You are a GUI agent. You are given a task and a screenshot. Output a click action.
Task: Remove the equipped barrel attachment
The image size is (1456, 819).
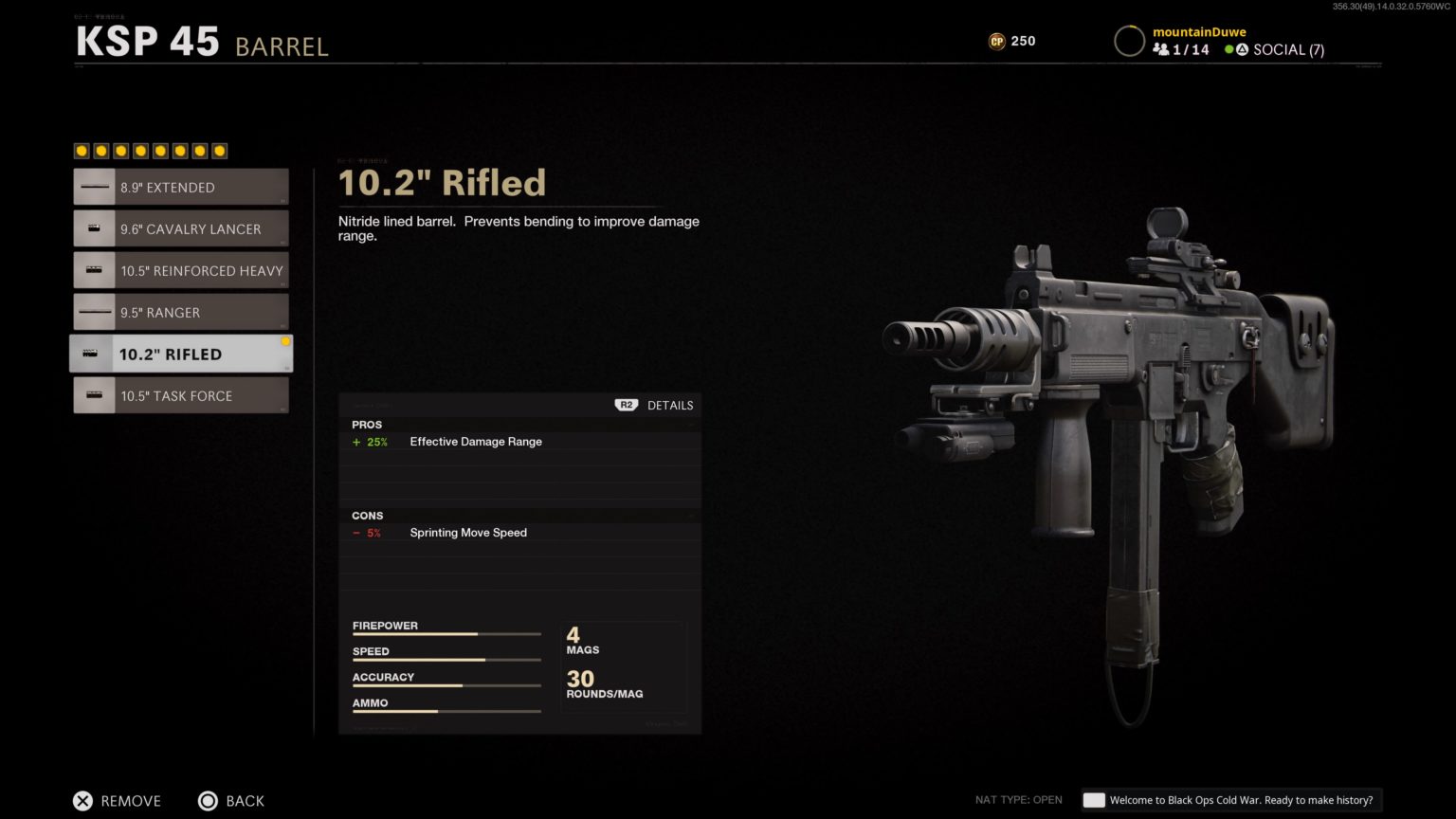pyautogui.click(x=118, y=801)
